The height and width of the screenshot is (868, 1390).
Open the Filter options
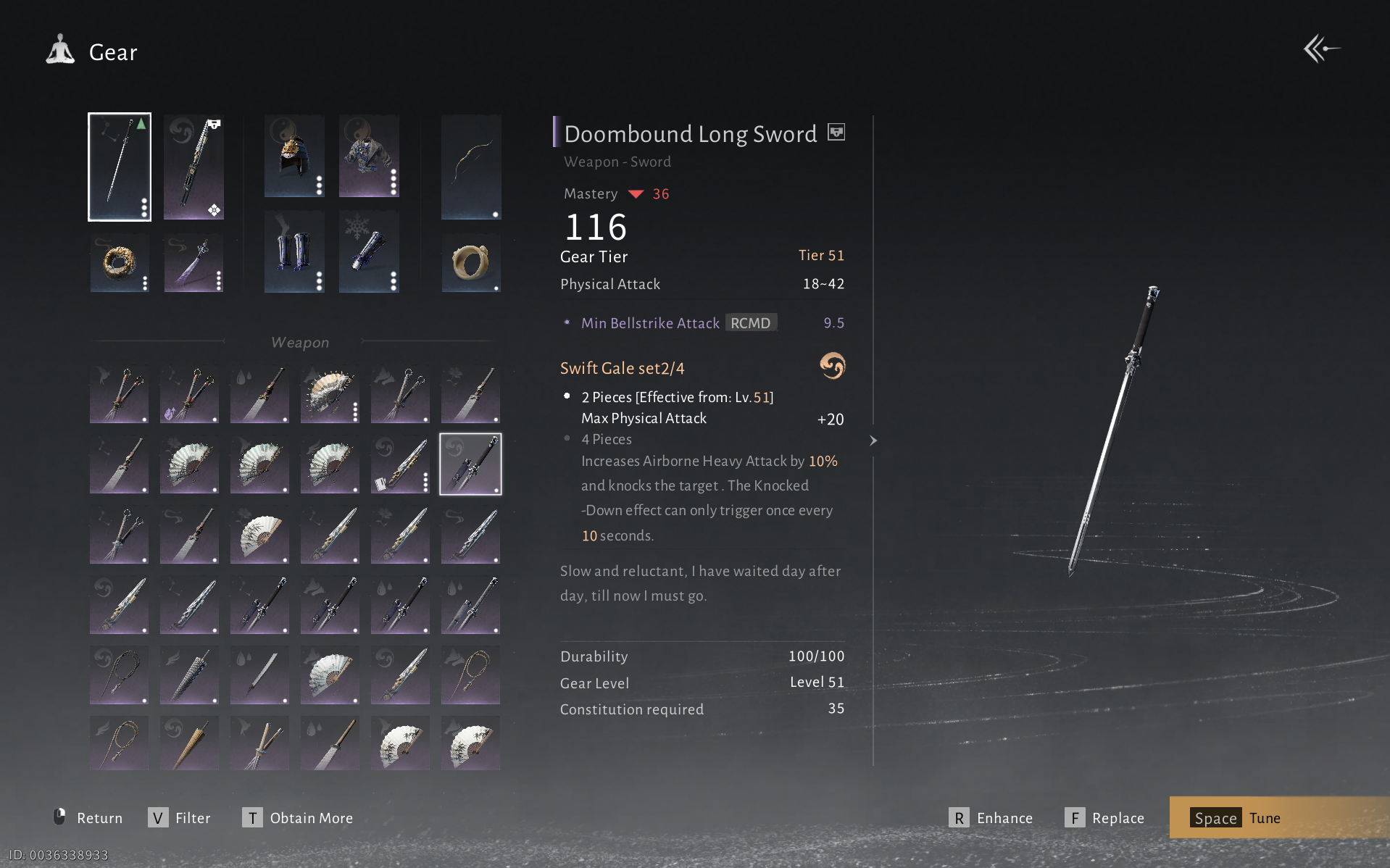tap(180, 818)
